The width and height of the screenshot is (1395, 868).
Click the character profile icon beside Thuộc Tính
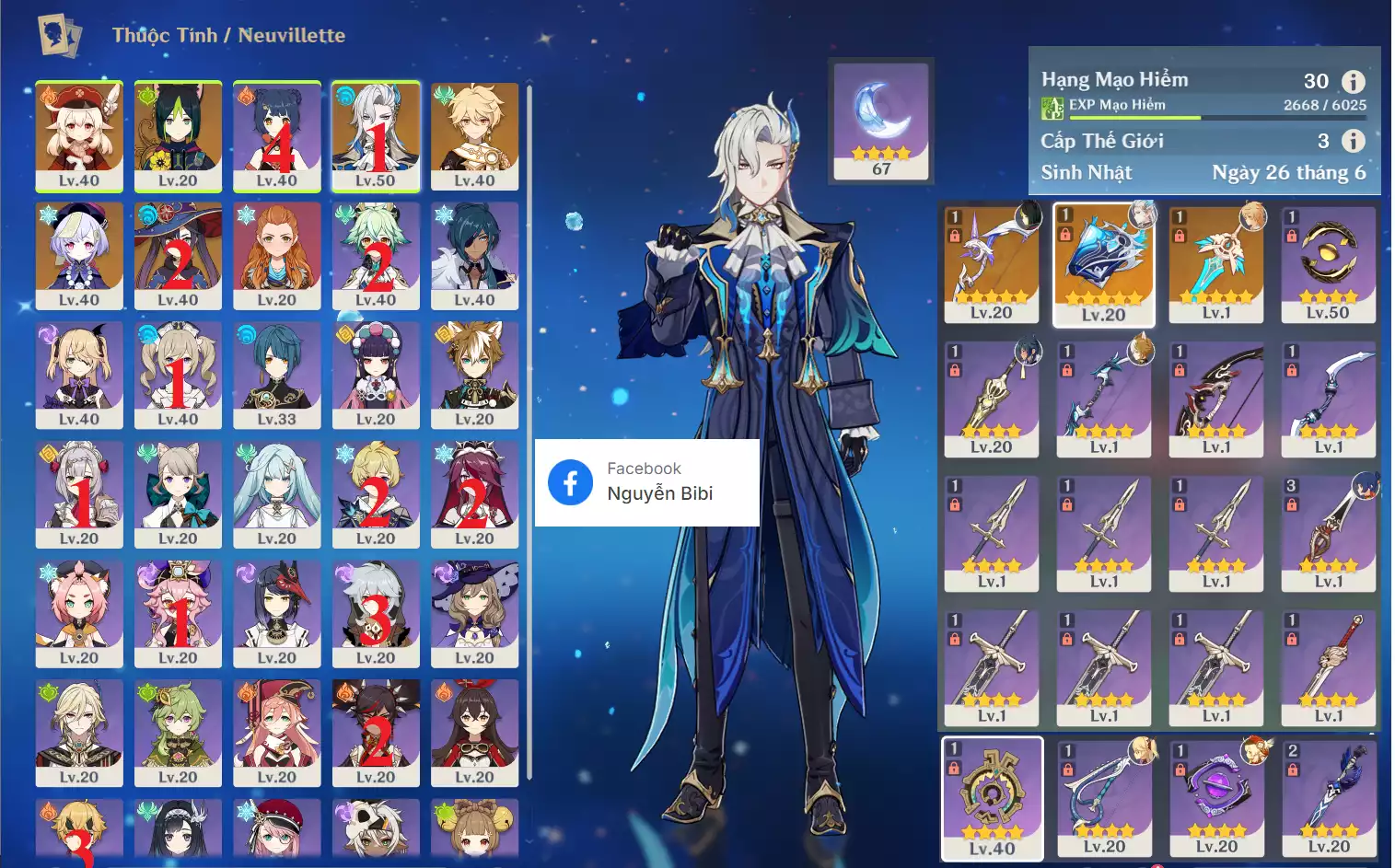click(60, 35)
